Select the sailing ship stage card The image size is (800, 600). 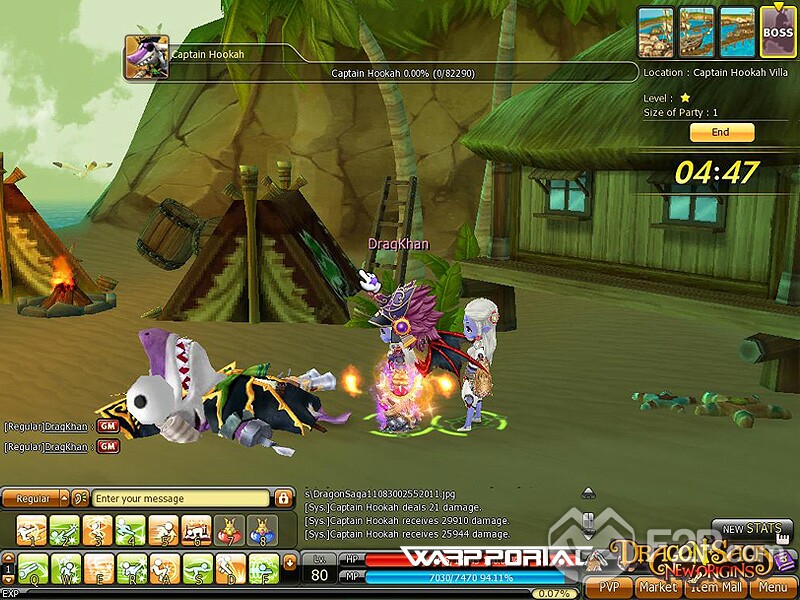click(697, 30)
